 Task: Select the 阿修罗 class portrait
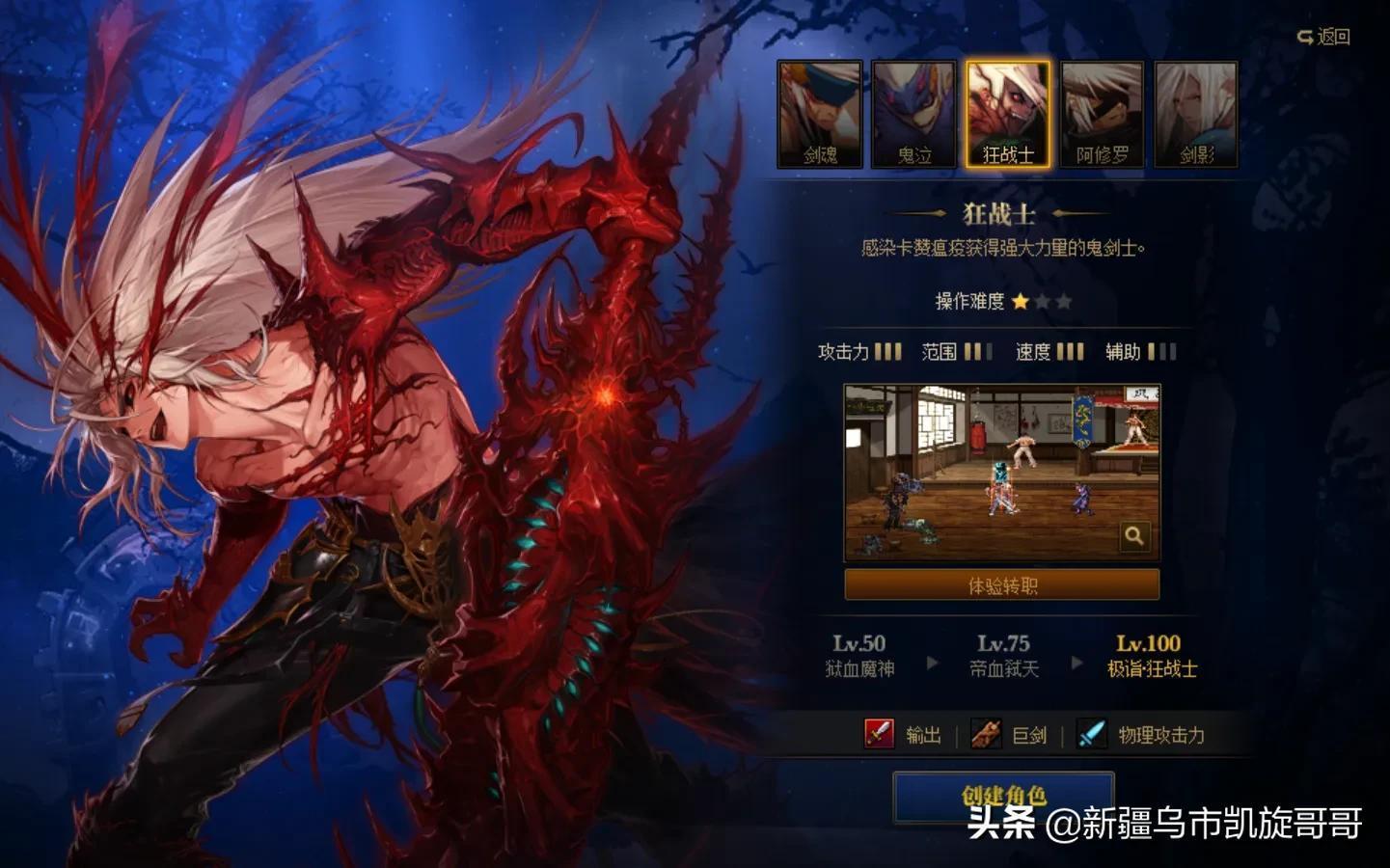[x=1102, y=115]
